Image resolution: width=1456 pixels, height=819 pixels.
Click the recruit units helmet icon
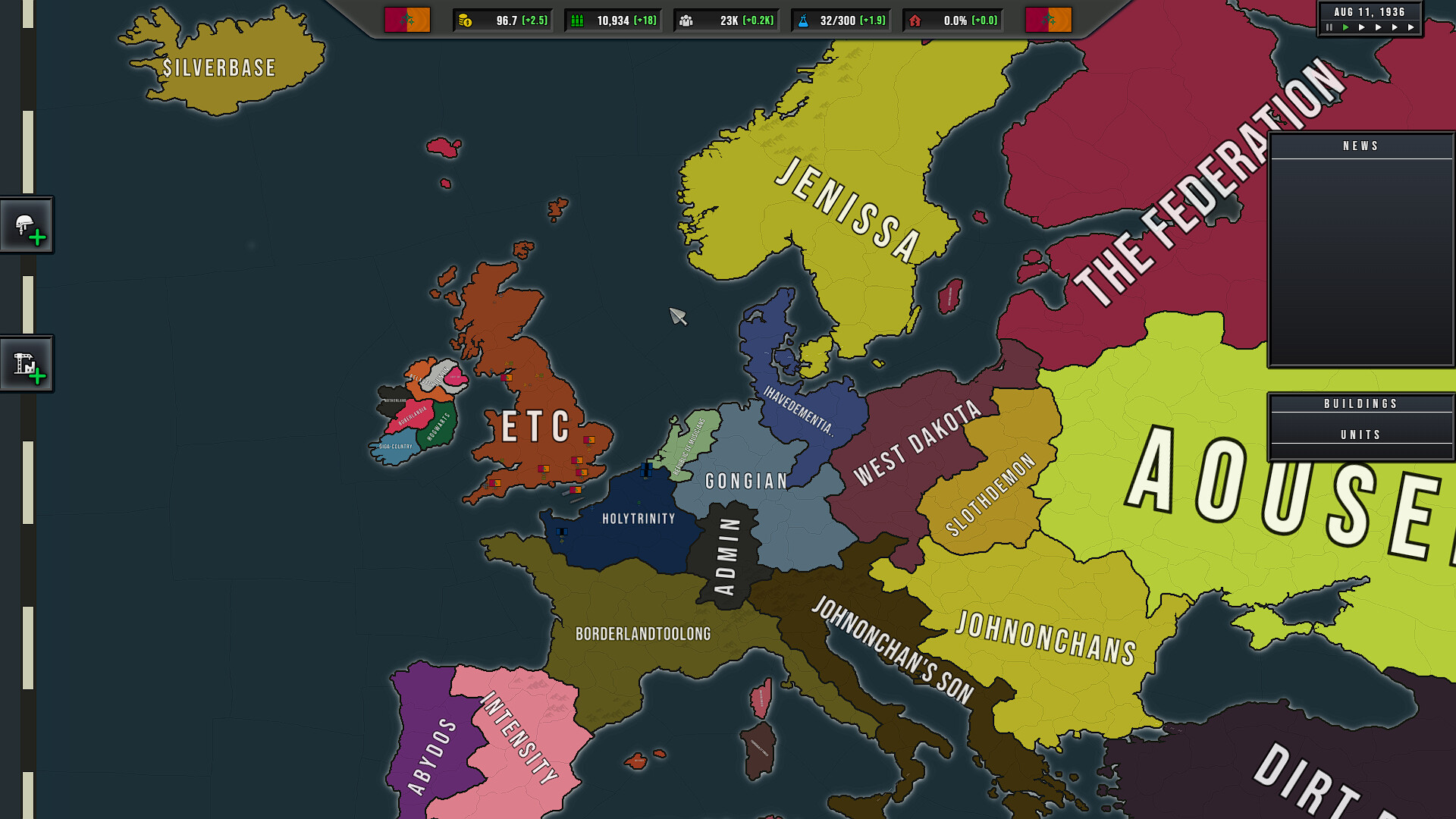(x=27, y=224)
